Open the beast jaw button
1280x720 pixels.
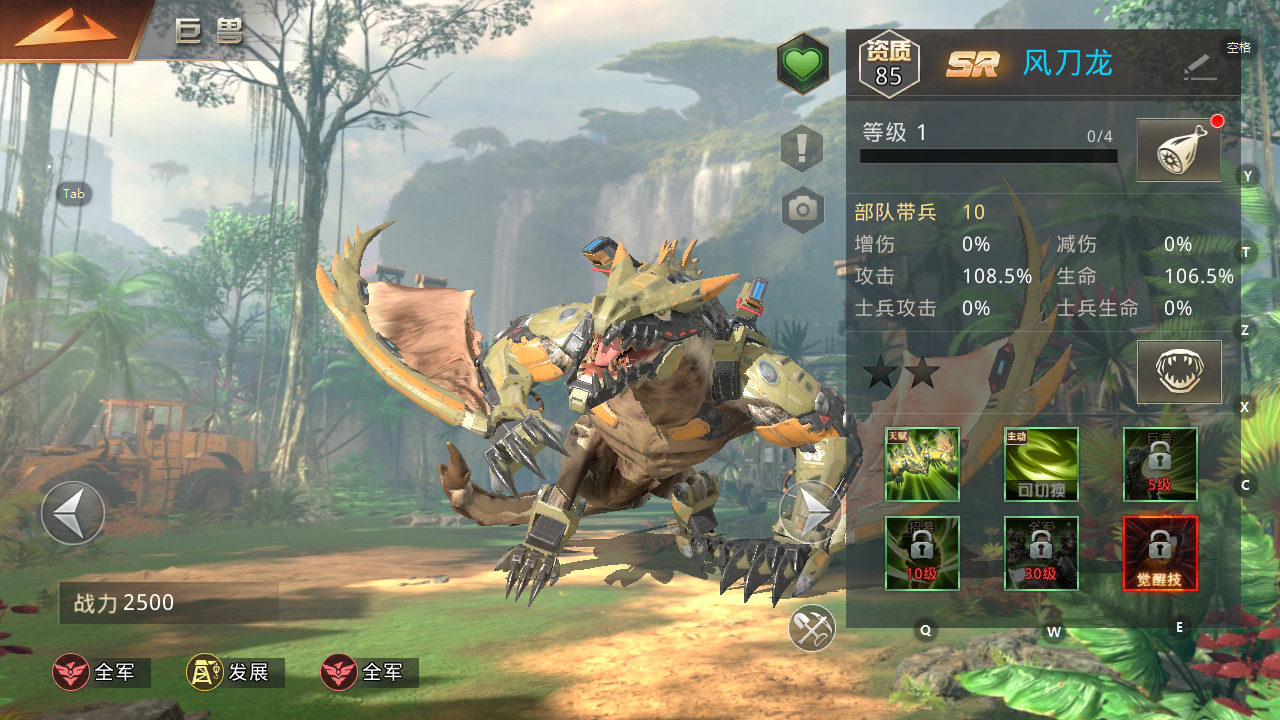1179,371
